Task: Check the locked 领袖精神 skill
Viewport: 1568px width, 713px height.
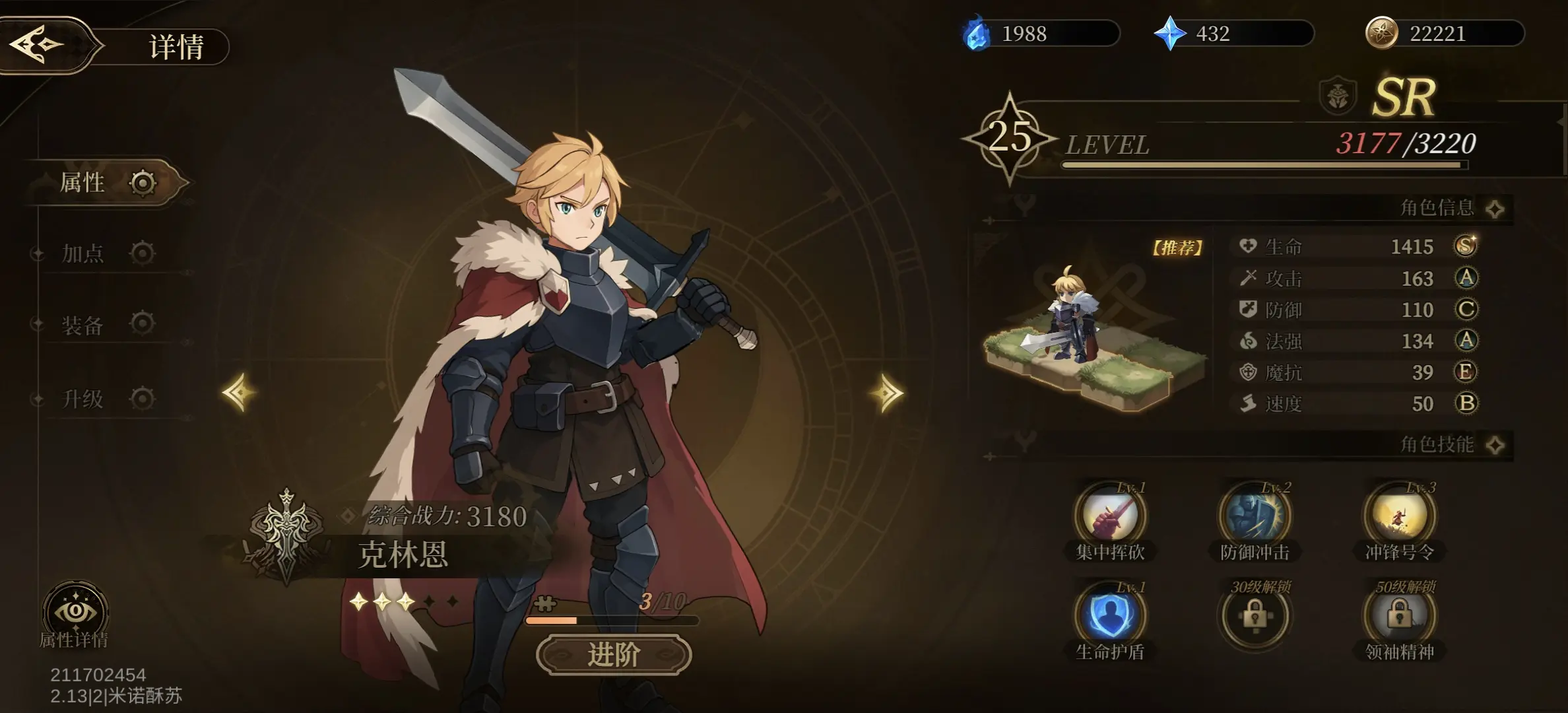Action: tap(1399, 615)
